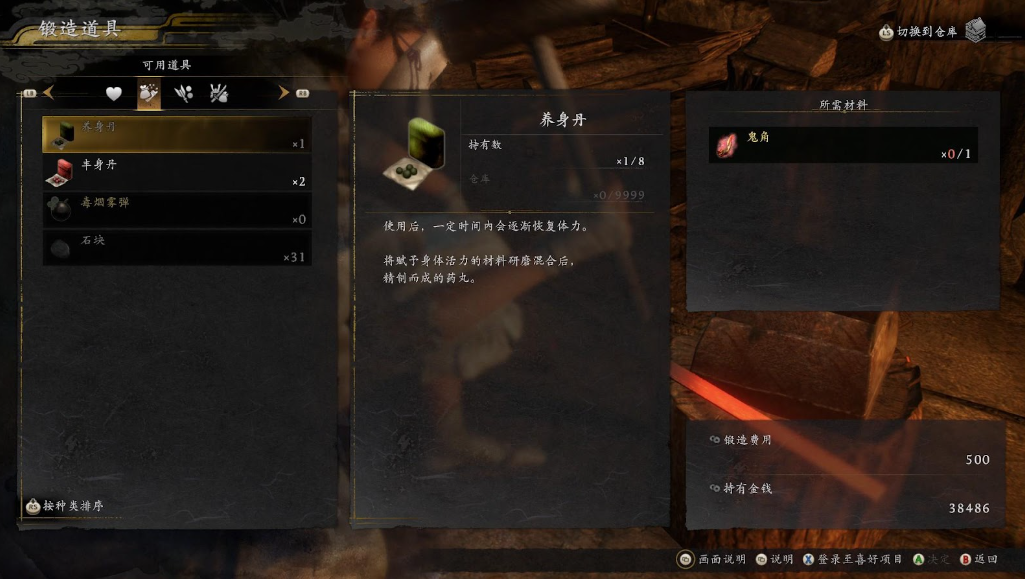The height and width of the screenshot is (579, 1025).
Task: Open the selected pouch-items category tab
Action: (149, 93)
